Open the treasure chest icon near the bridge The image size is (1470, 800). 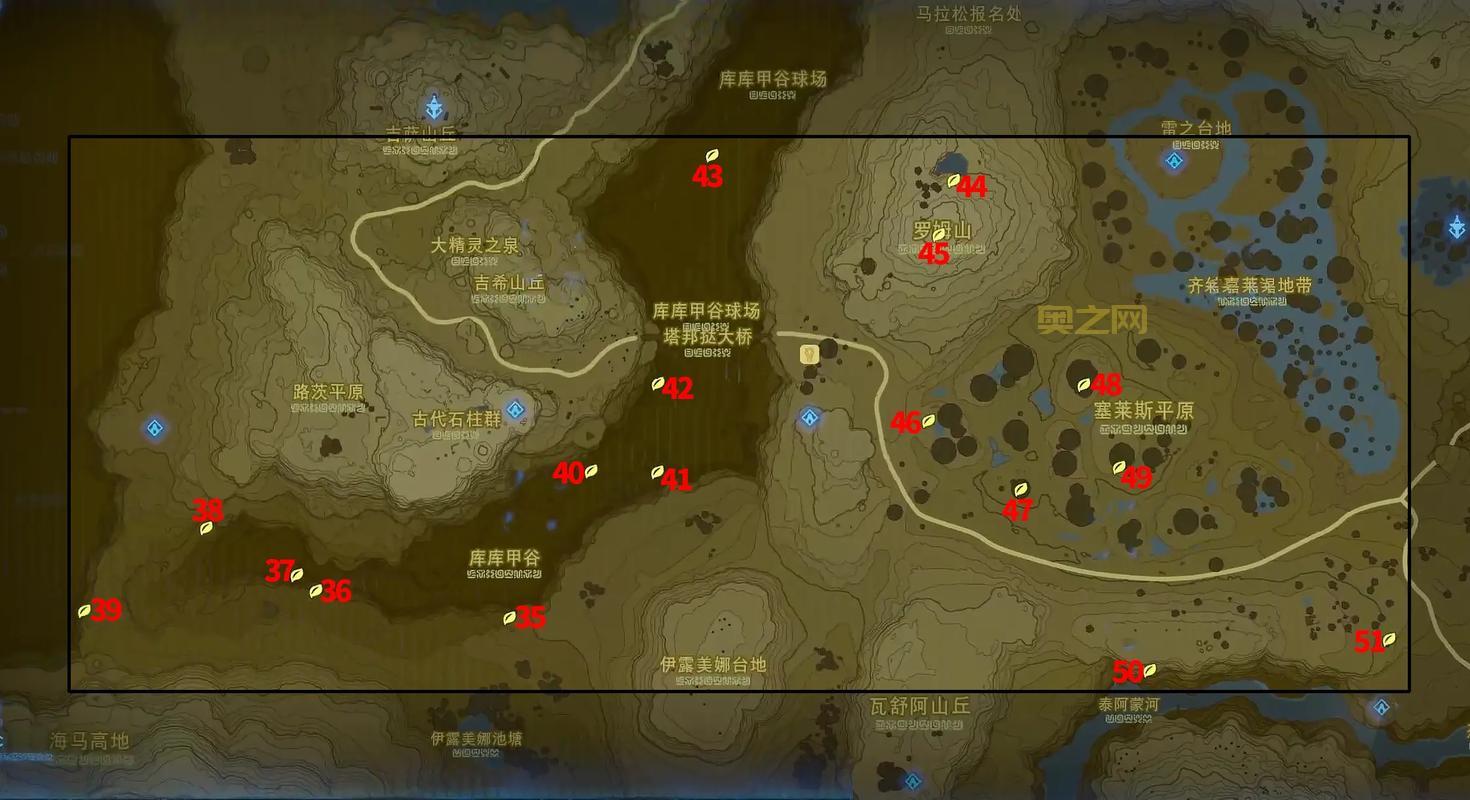coord(809,353)
